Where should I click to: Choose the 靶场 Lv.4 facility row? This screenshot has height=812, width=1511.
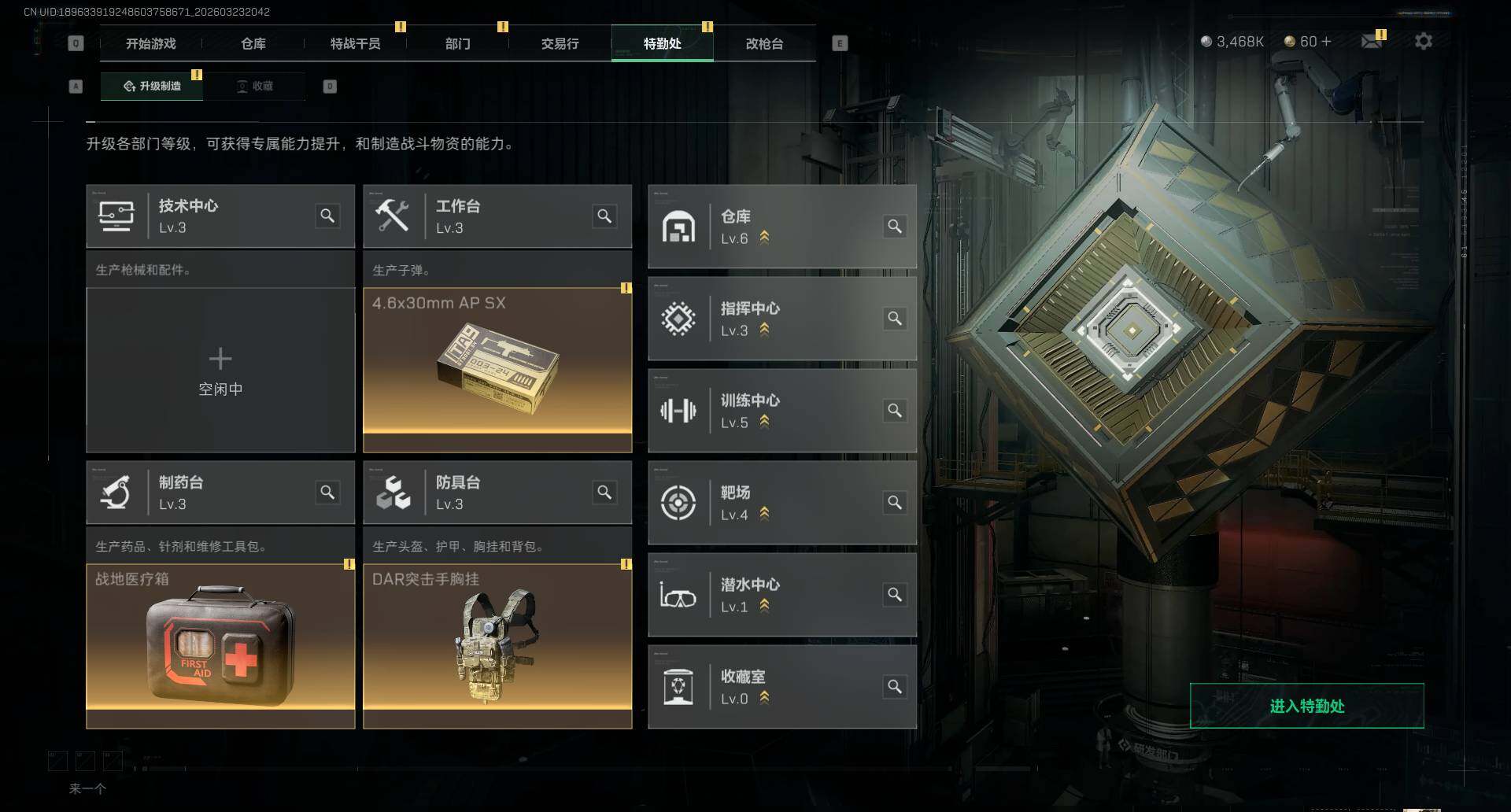click(x=781, y=503)
